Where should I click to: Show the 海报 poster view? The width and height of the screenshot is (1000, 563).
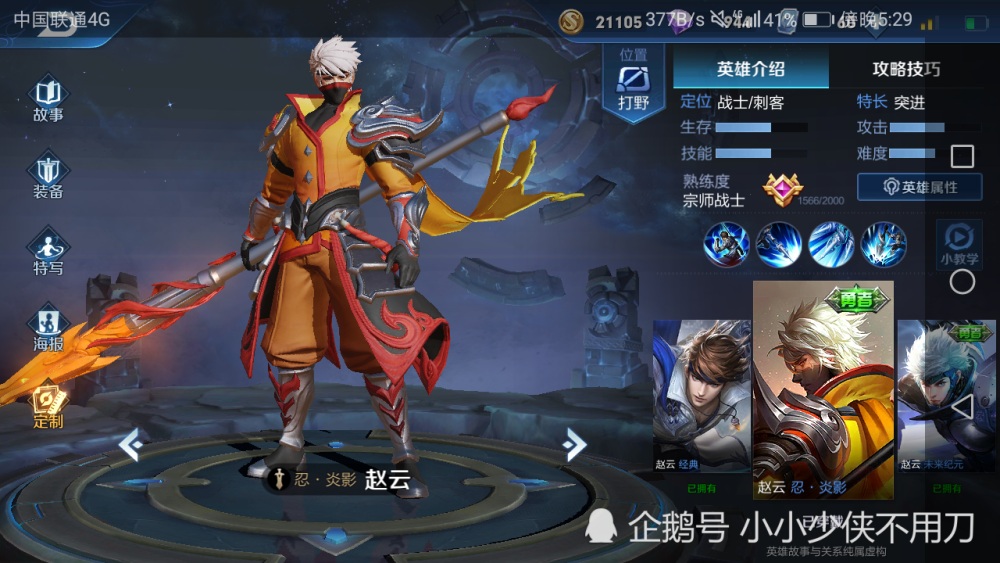(x=48, y=328)
